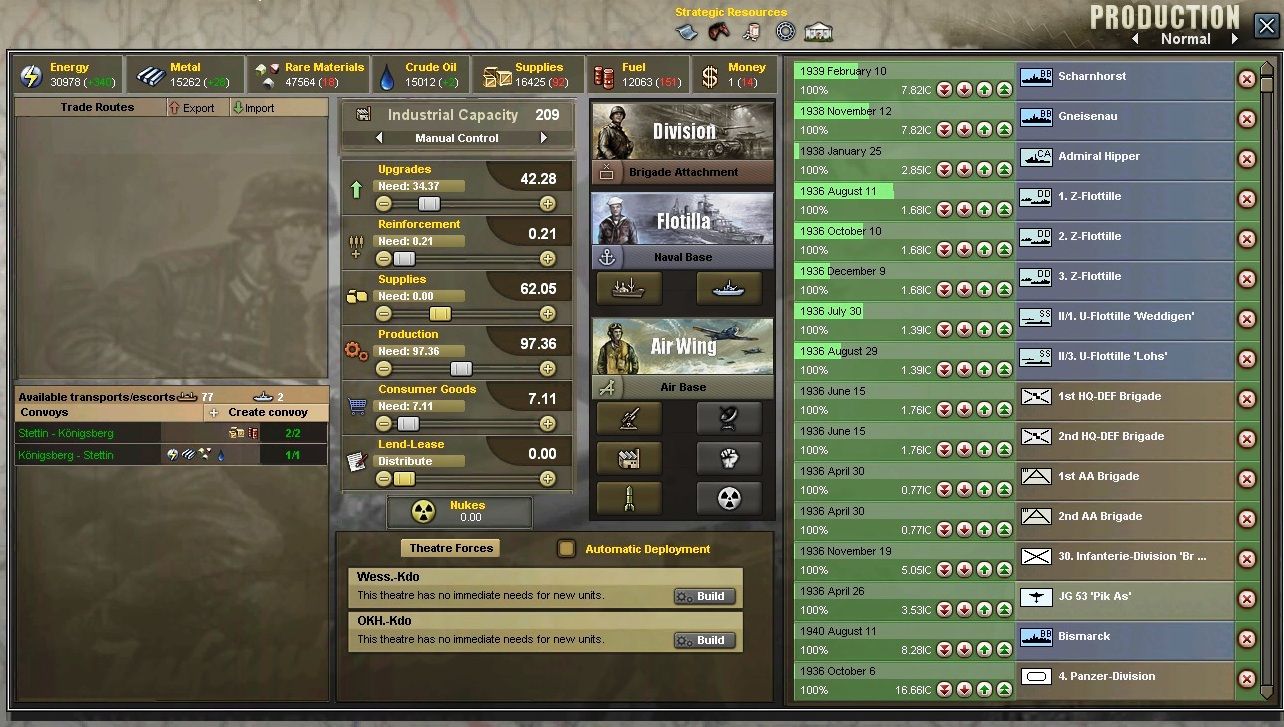Cancel Scharnhorst production with the red X
Image resolution: width=1284 pixels, height=727 pixels.
(1247, 79)
